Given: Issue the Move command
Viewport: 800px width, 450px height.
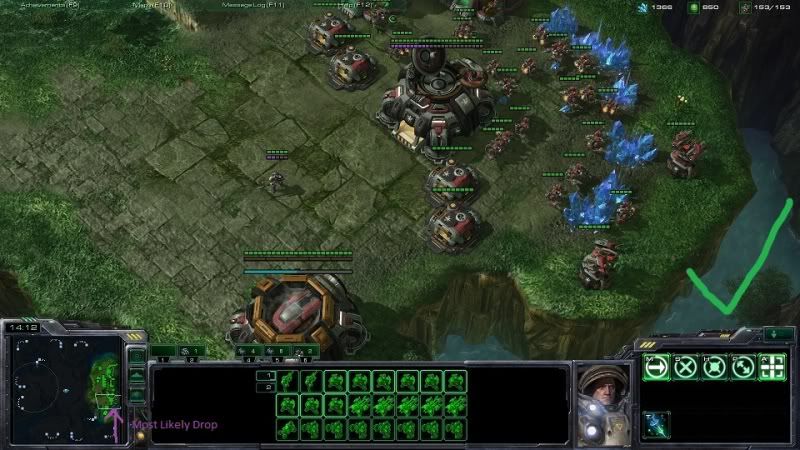Looking at the screenshot, I should pyautogui.click(x=656, y=367).
